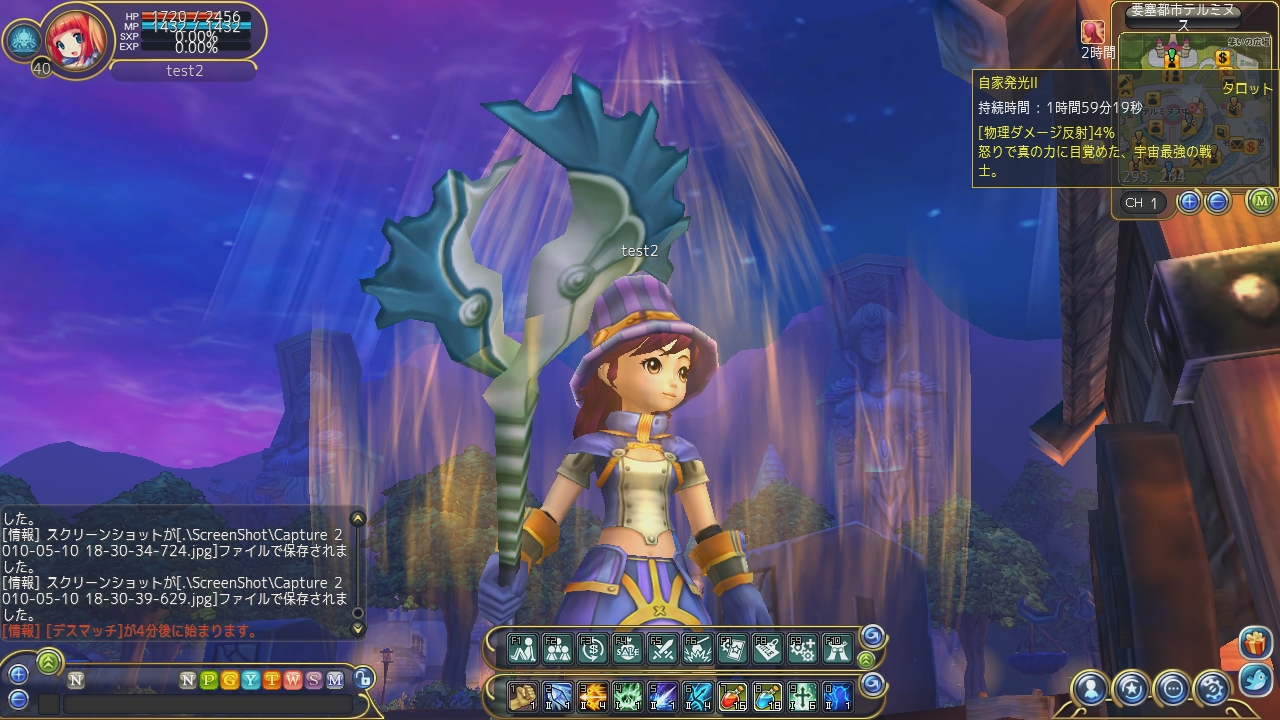Open the CH 1 channel selector
This screenshot has width=1280, height=720.
(1141, 203)
